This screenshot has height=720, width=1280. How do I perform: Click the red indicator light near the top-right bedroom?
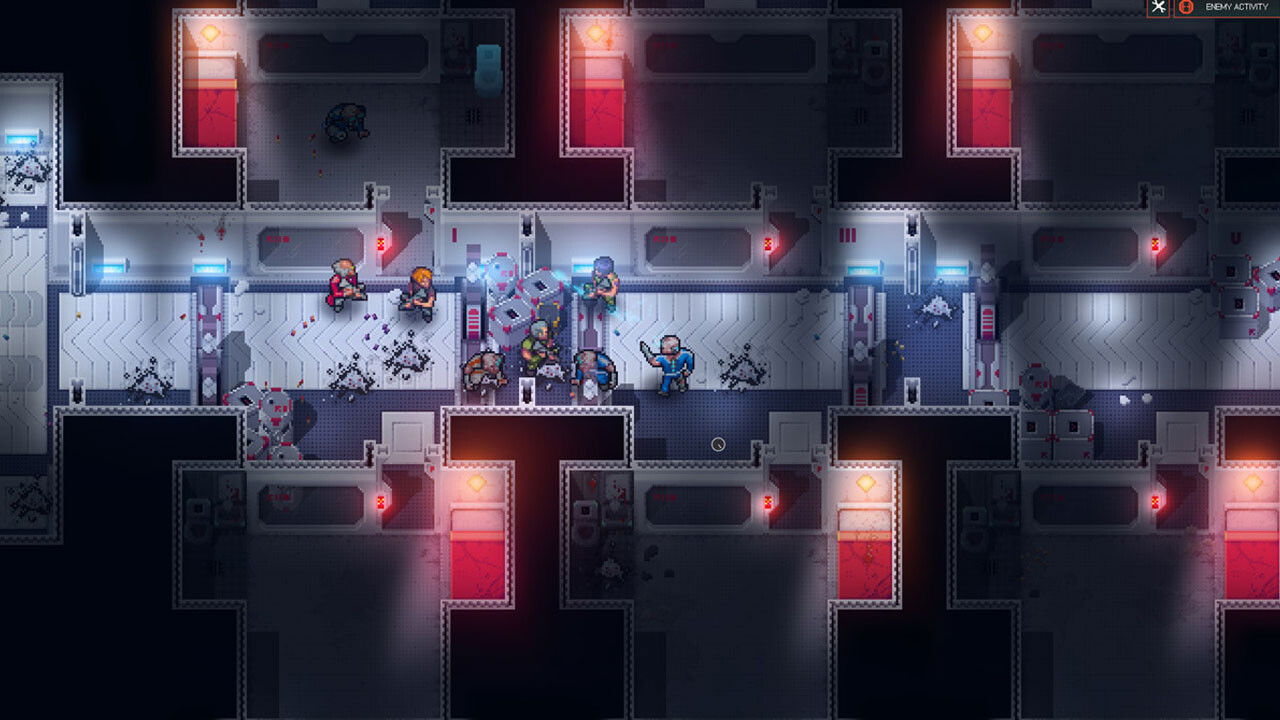(1157, 243)
